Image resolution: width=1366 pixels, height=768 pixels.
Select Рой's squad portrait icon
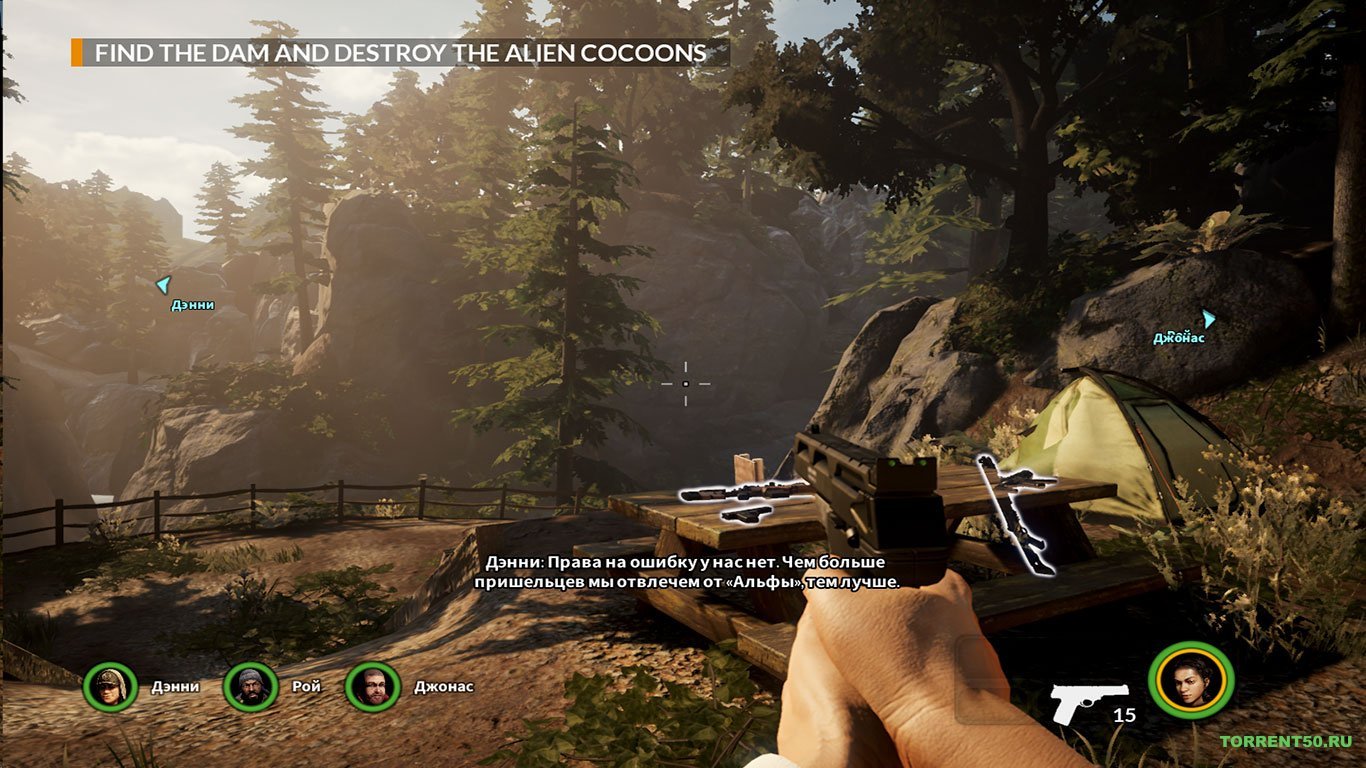click(x=254, y=687)
